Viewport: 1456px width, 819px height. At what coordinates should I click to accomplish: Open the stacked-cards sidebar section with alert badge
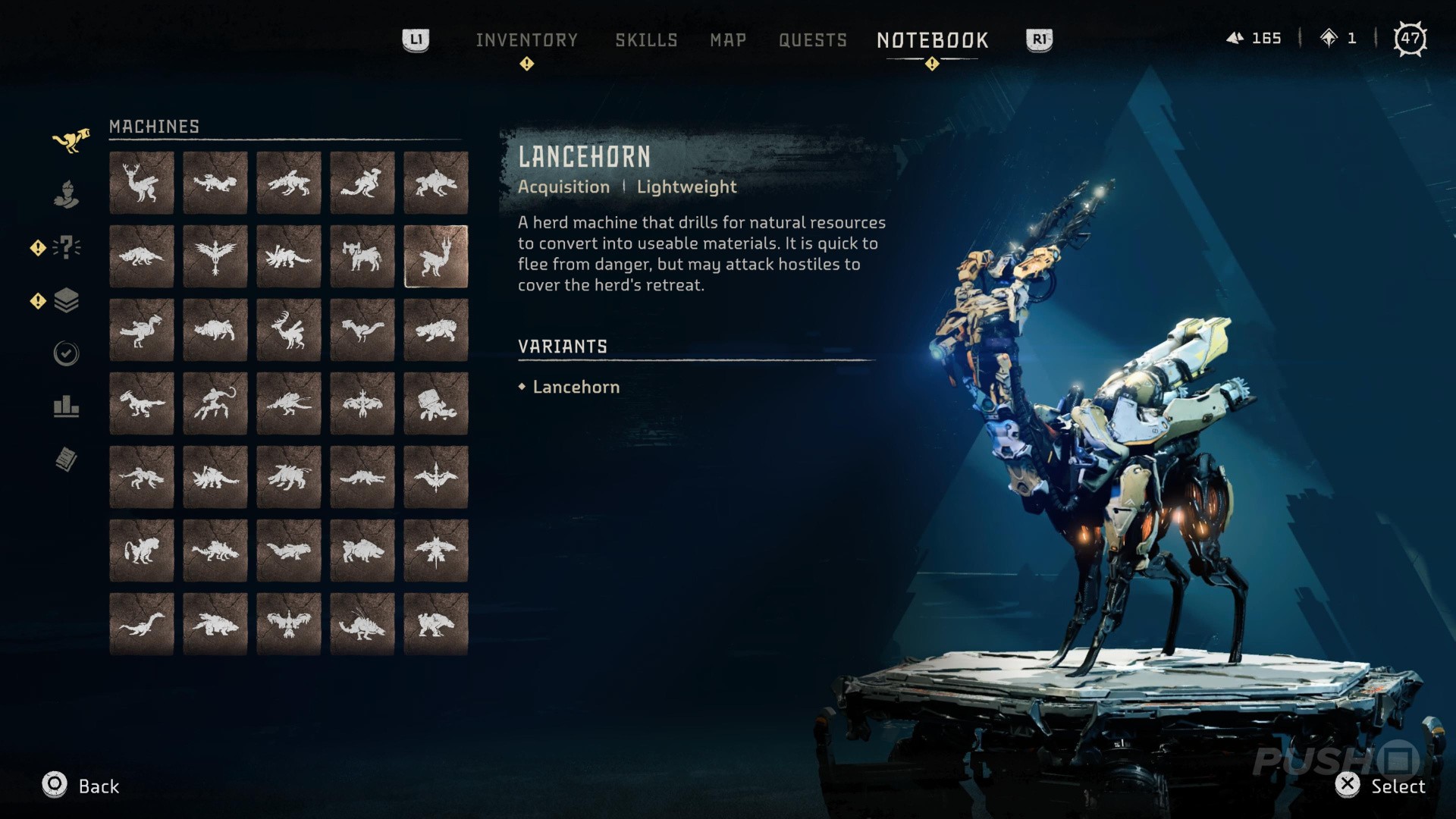(67, 300)
